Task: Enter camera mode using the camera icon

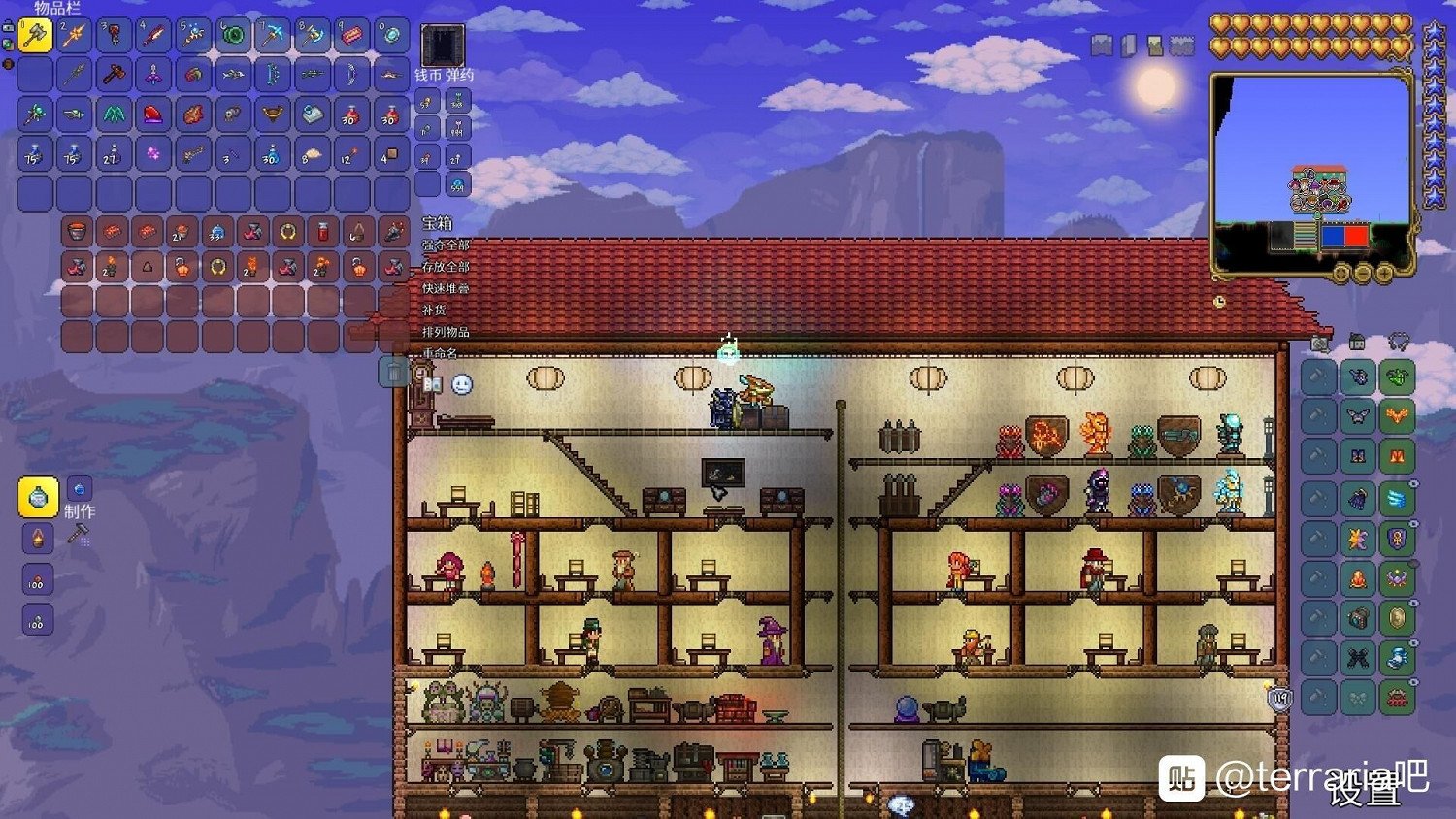Action: click(1322, 345)
